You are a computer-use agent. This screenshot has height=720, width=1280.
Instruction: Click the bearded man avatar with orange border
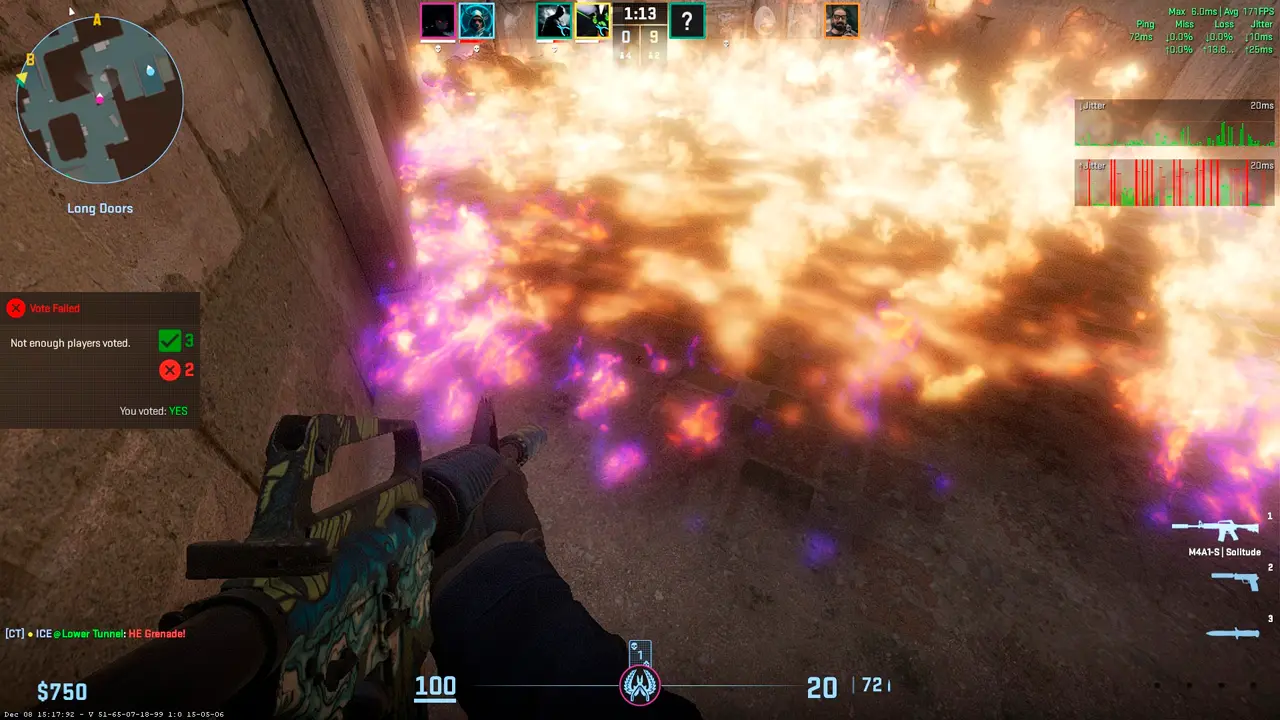[842, 21]
